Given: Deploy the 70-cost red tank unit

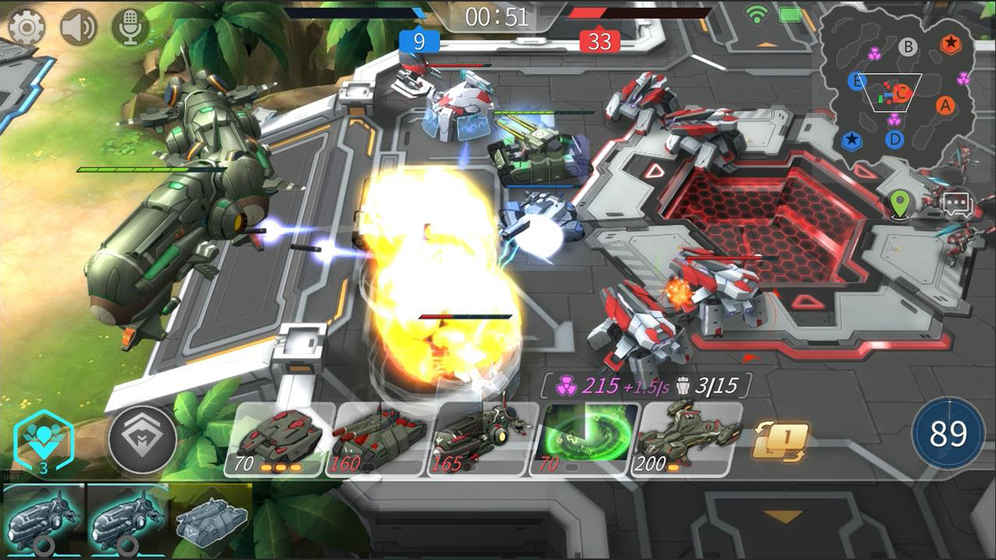Looking at the screenshot, I should point(278,439).
